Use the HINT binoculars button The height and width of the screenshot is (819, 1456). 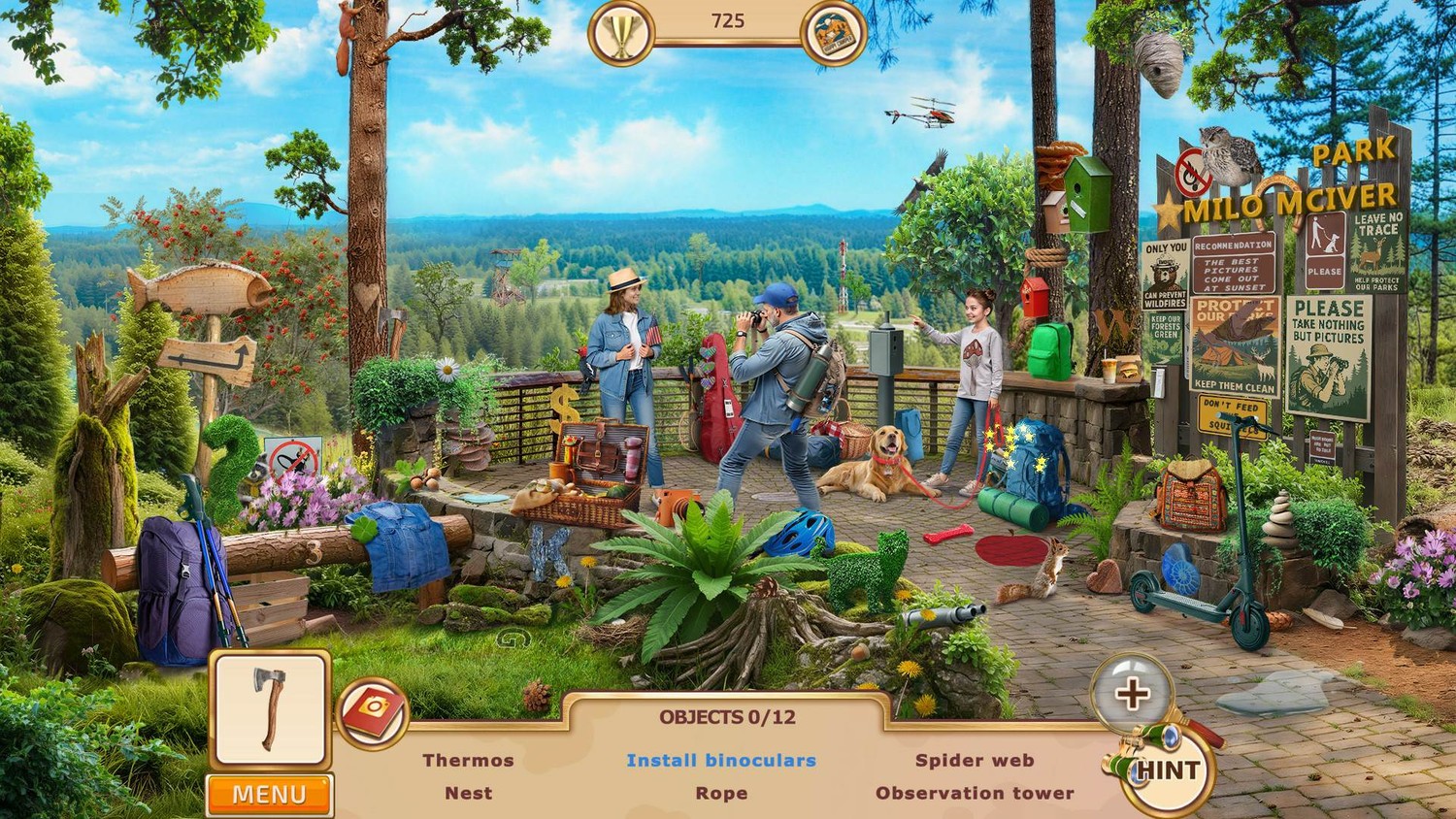click(x=1167, y=770)
